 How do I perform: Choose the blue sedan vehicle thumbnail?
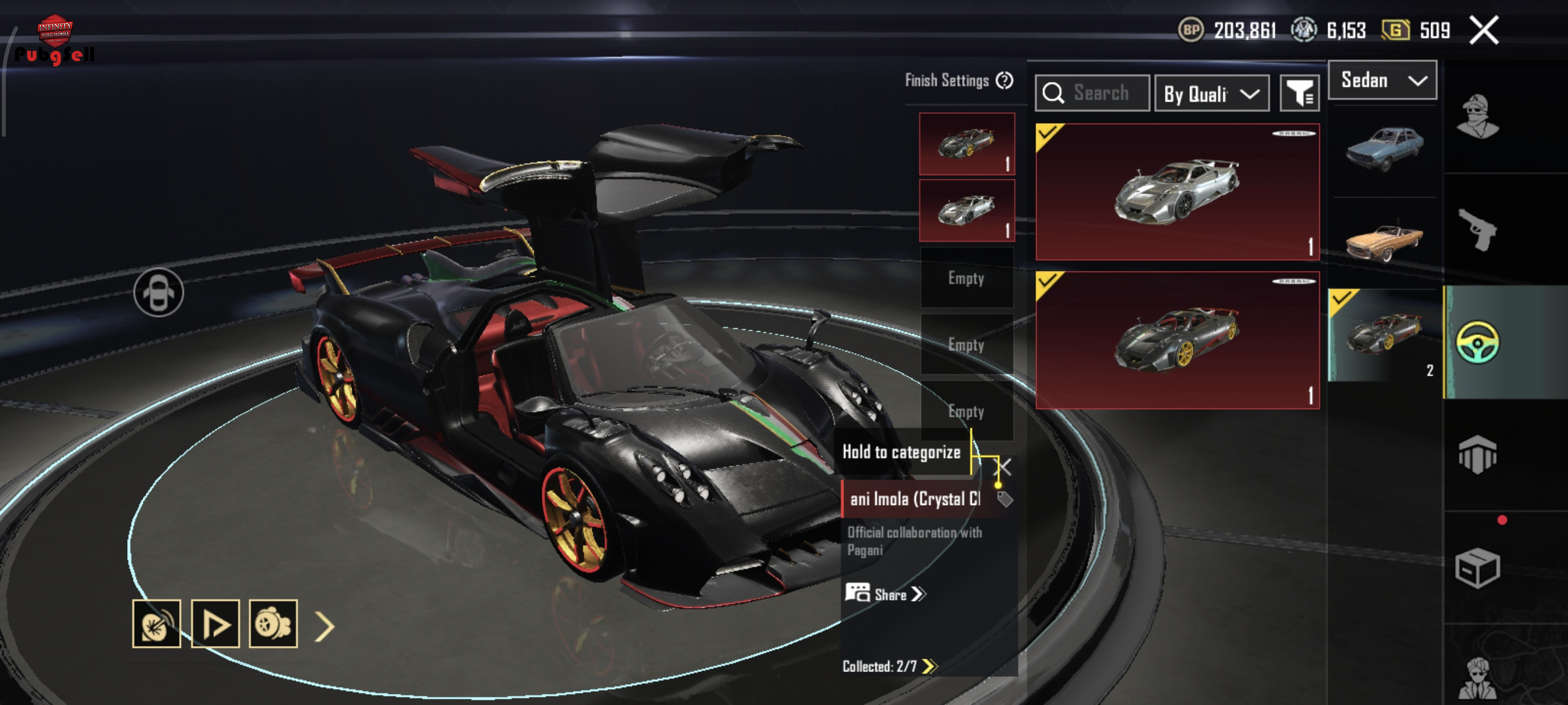1384,149
